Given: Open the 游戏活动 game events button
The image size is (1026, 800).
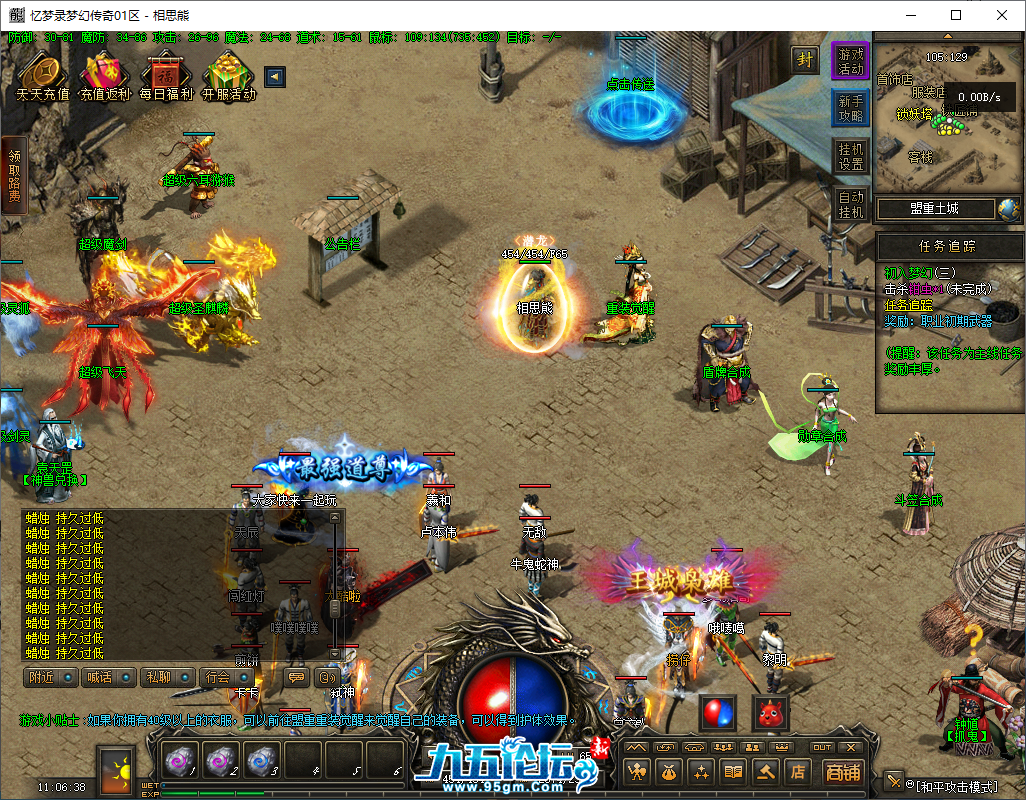Looking at the screenshot, I should 851,61.
